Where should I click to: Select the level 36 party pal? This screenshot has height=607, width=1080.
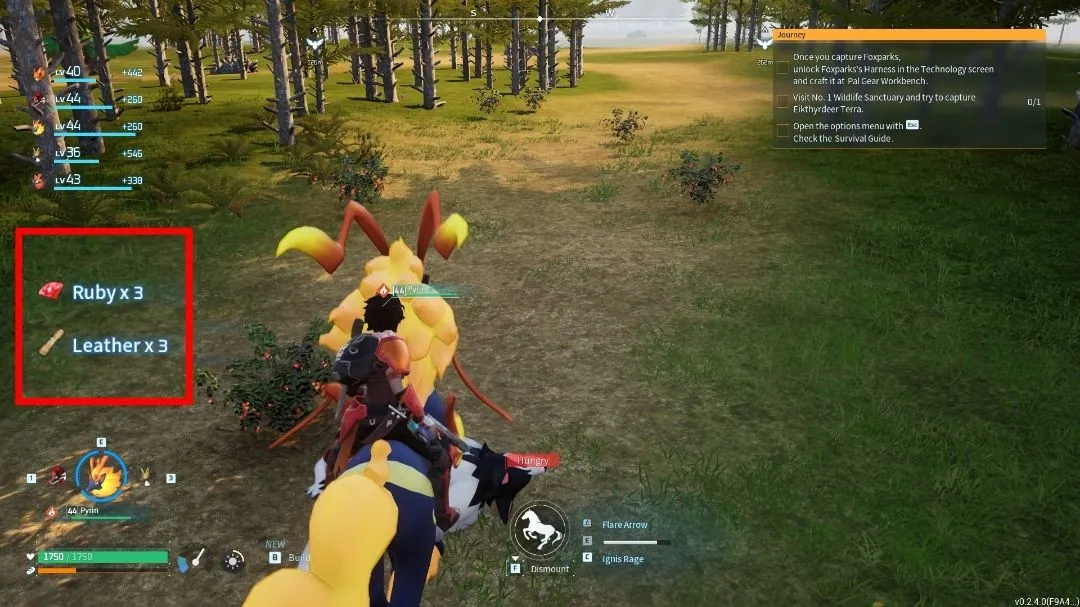pyautogui.click(x=68, y=153)
